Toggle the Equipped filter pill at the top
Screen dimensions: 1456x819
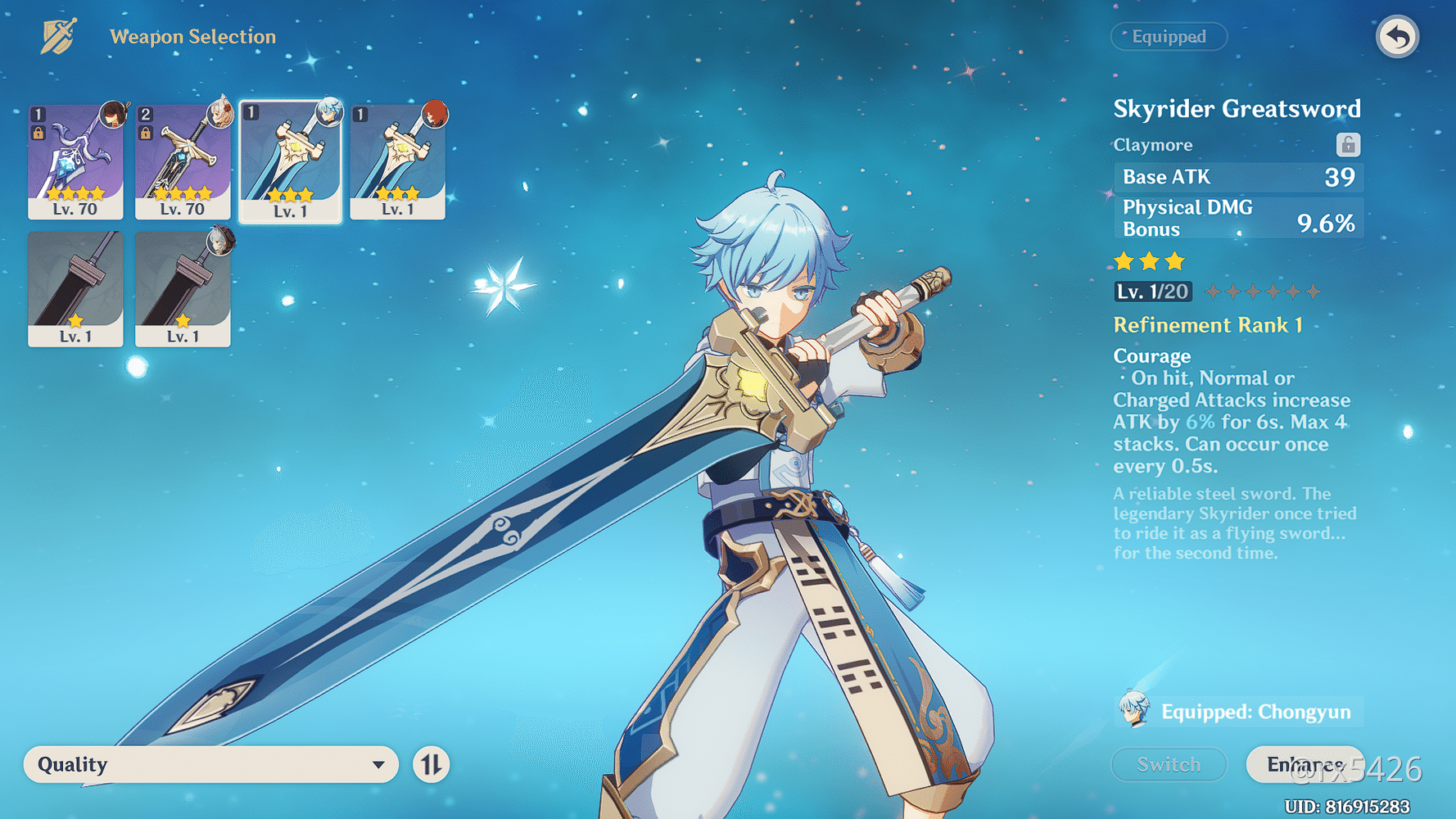pos(1169,37)
